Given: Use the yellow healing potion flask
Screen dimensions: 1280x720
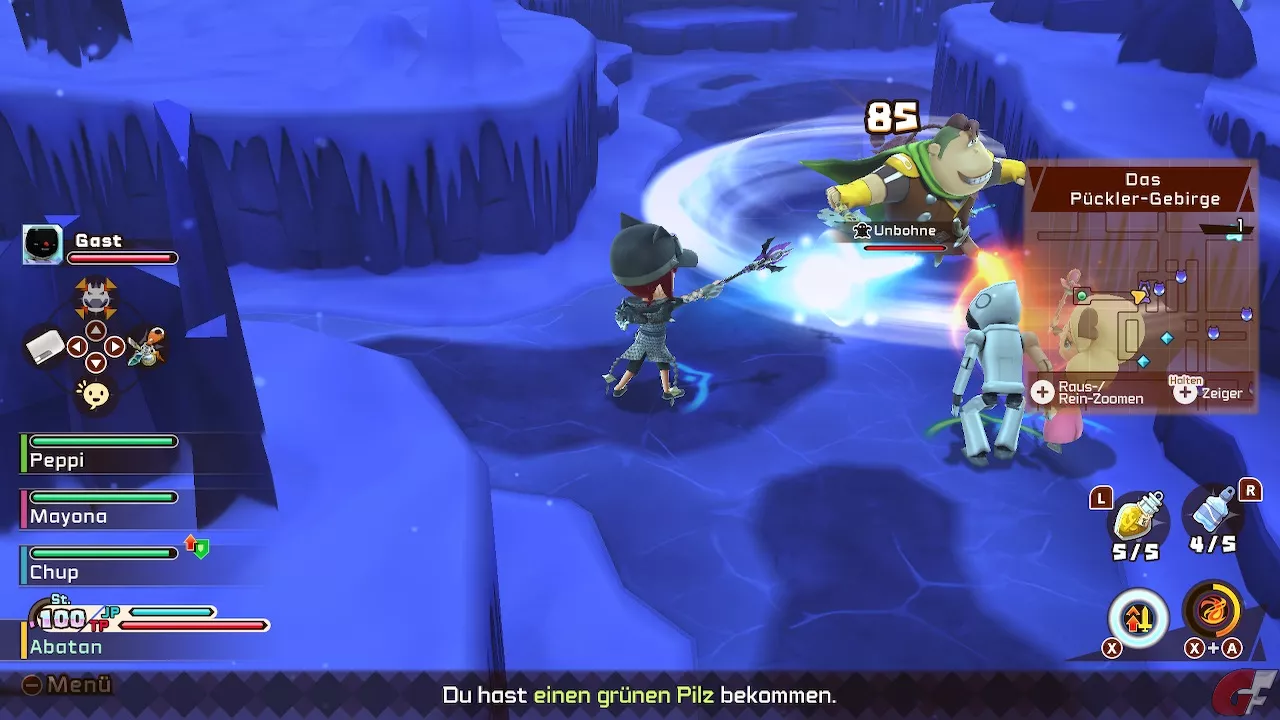Looking at the screenshot, I should (1139, 518).
